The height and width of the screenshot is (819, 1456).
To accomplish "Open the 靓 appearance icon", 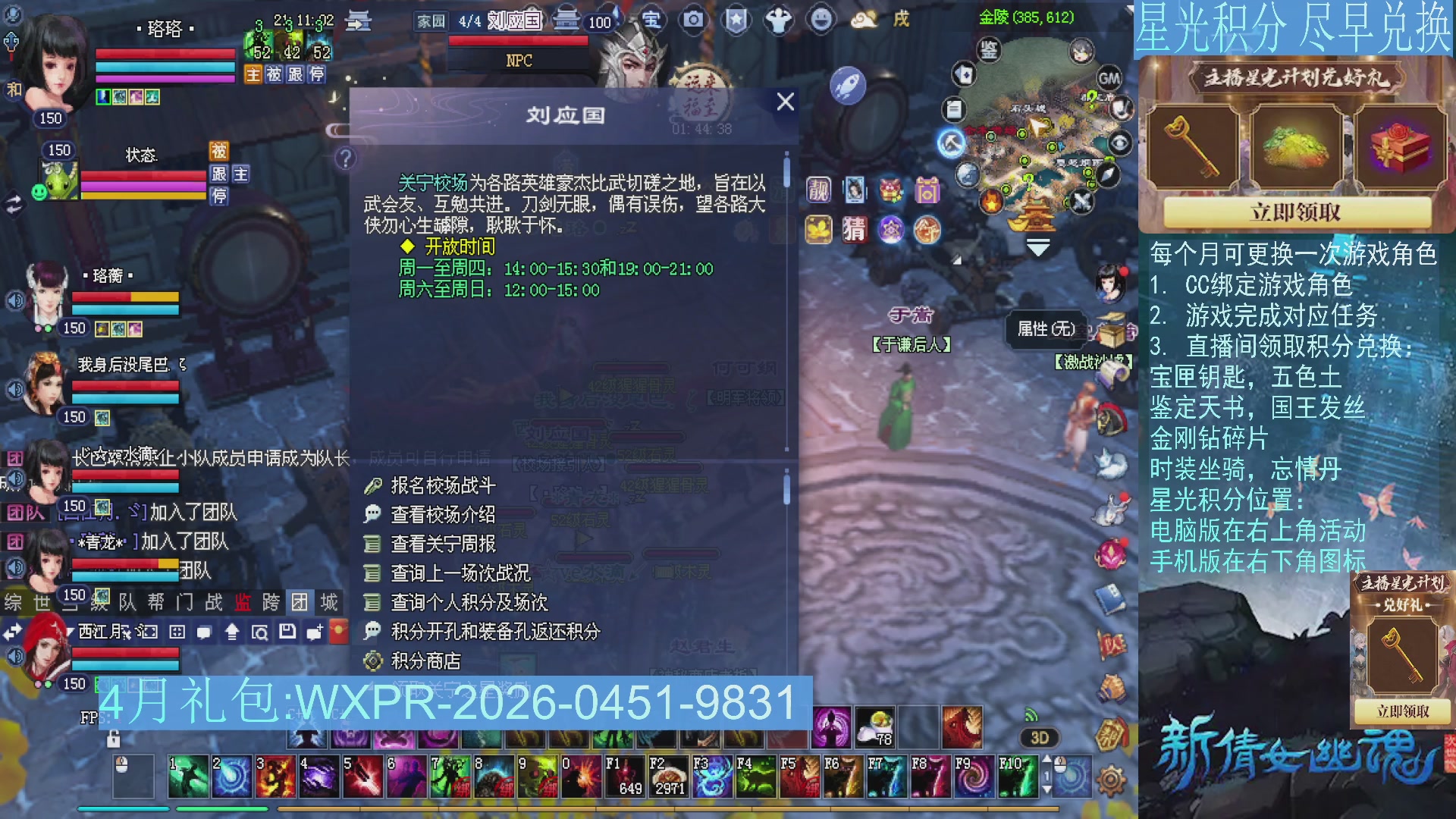I will [817, 190].
